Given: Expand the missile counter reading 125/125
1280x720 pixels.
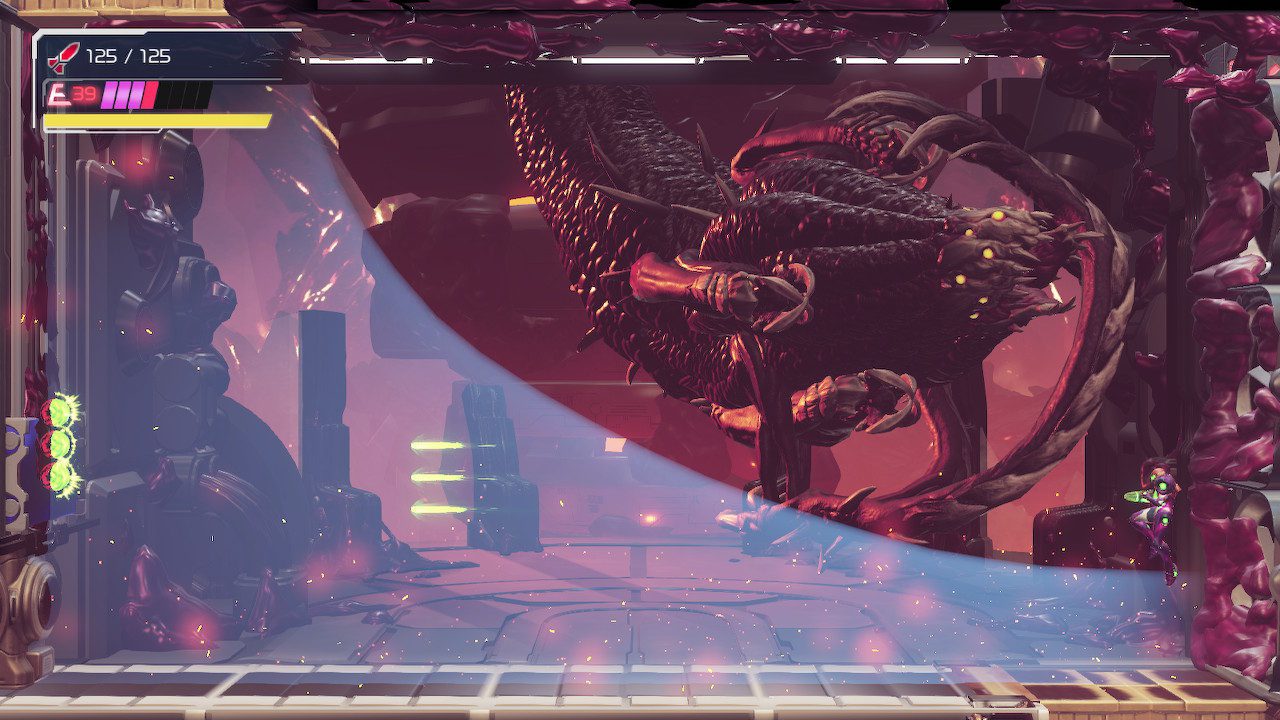Looking at the screenshot, I should (x=128, y=57).
